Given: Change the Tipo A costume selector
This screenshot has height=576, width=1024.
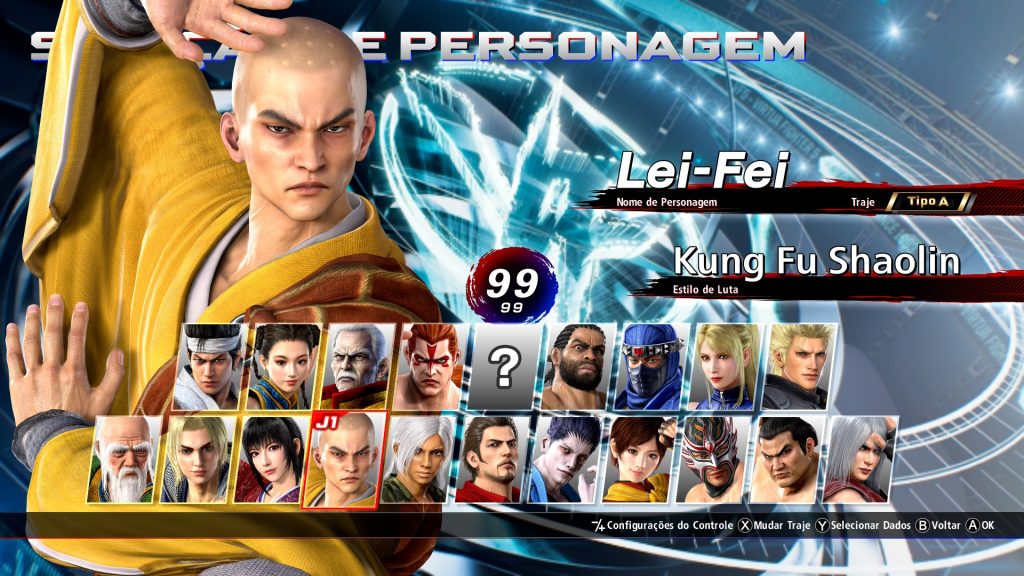Looking at the screenshot, I should coord(927,202).
